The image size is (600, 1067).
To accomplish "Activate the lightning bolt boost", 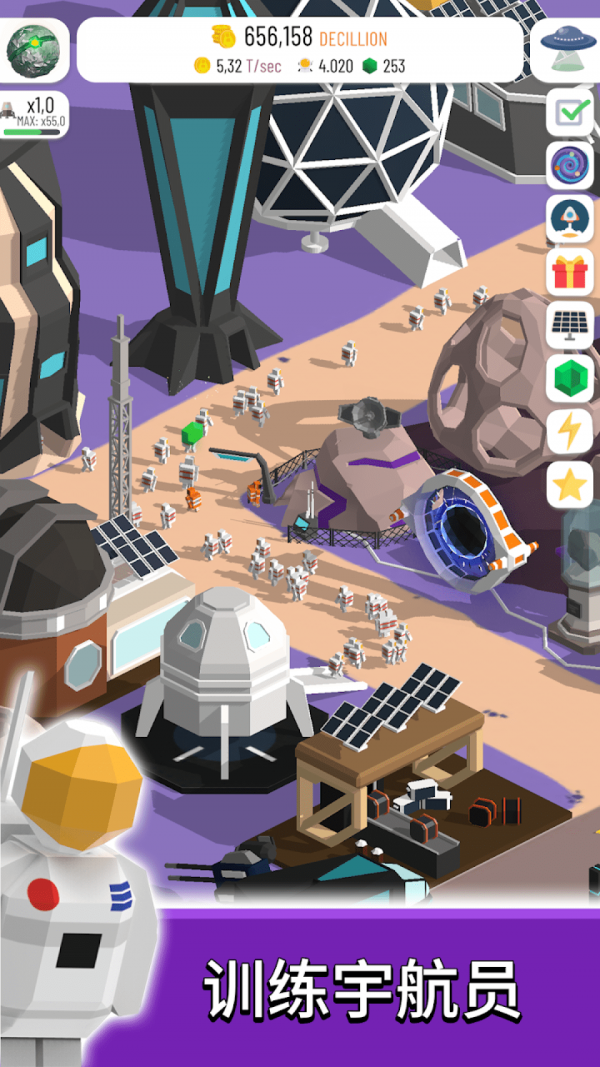I will pyautogui.click(x=571, y=432).
